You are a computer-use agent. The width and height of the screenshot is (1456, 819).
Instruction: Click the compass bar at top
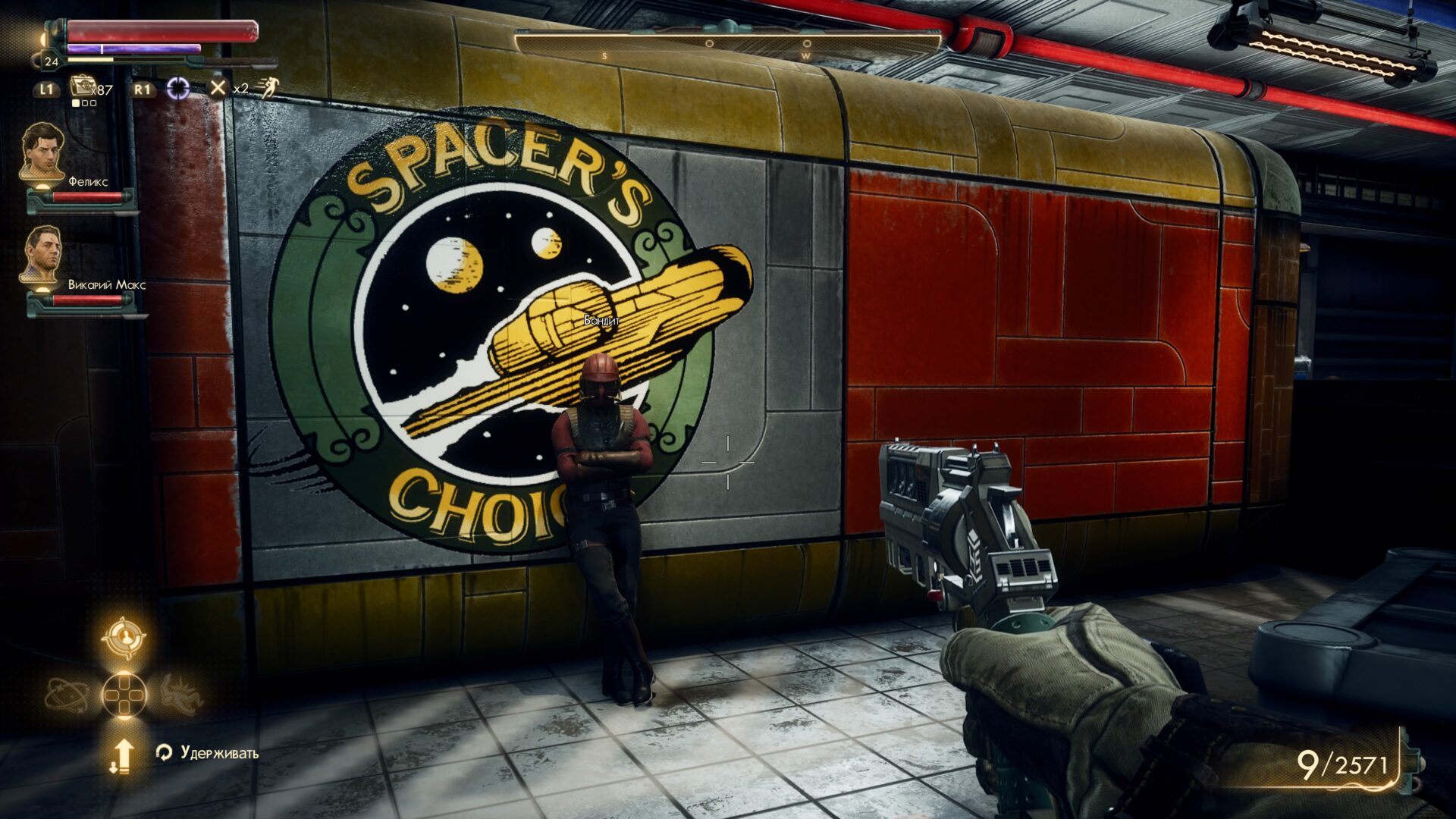[728, 44]
